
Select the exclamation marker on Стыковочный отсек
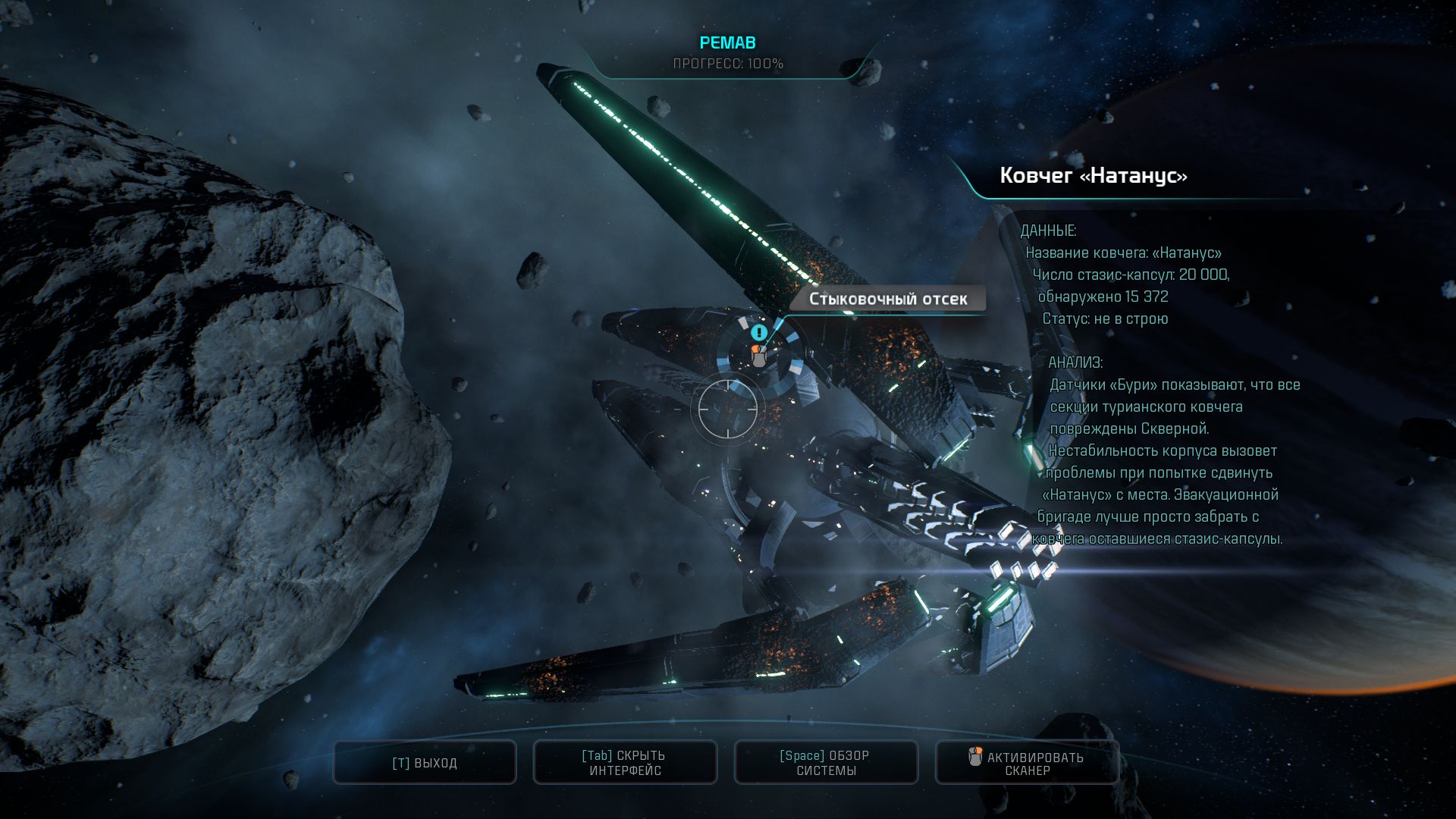(759, 332)
